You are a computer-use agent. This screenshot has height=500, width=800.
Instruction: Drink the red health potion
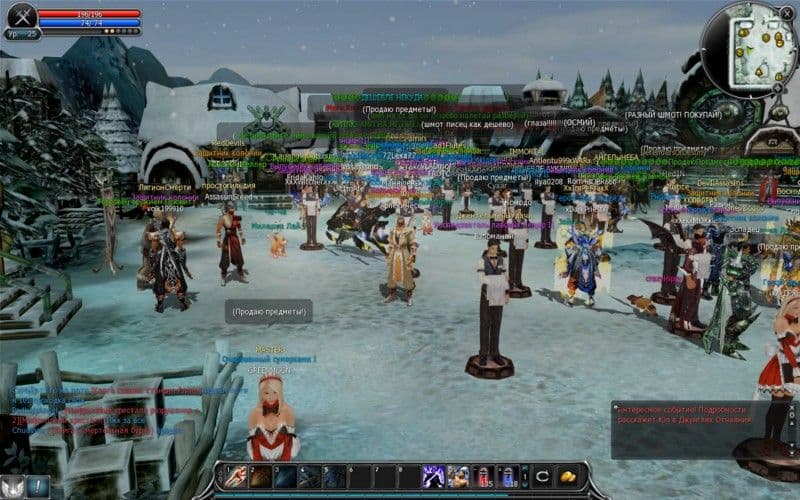[482, 476]
